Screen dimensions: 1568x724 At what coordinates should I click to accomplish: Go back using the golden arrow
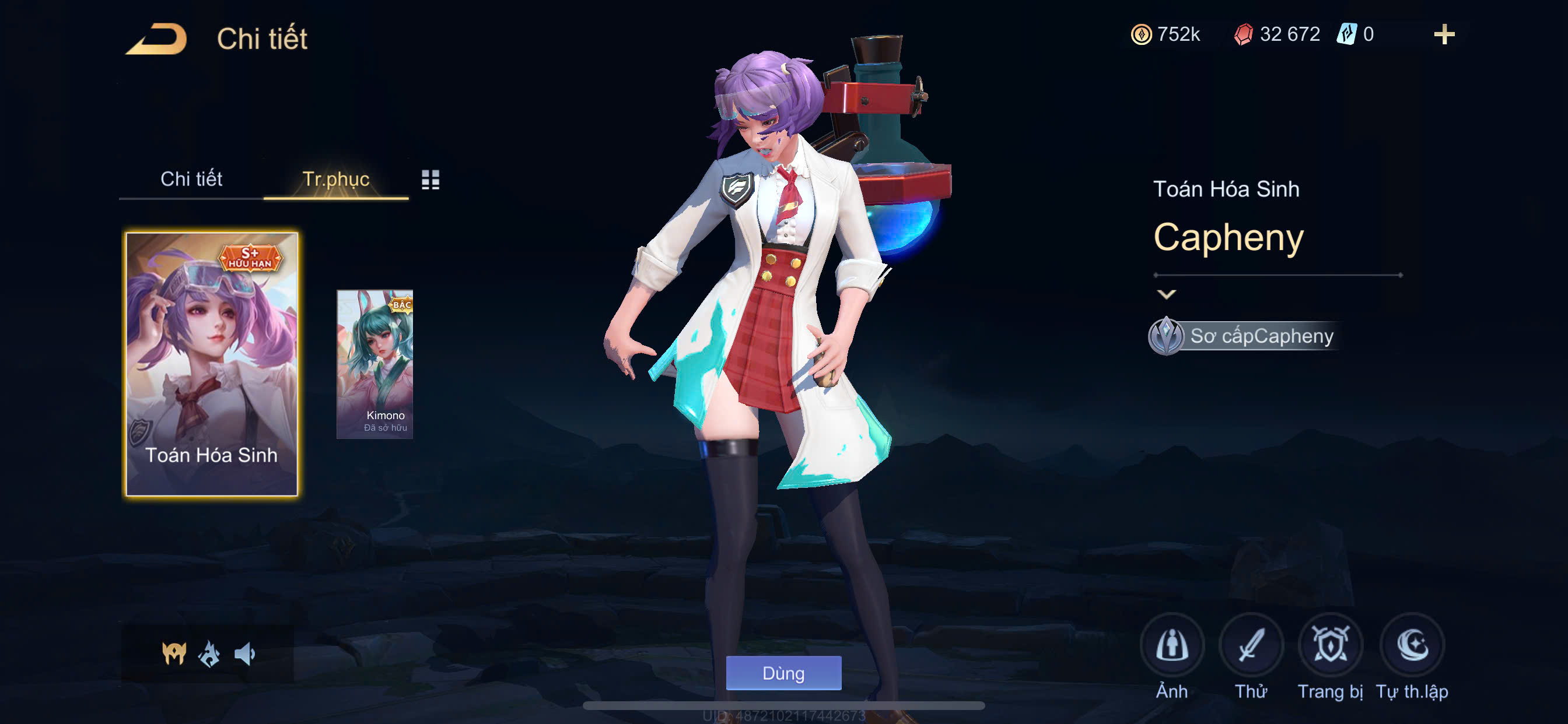coord(156,39)
